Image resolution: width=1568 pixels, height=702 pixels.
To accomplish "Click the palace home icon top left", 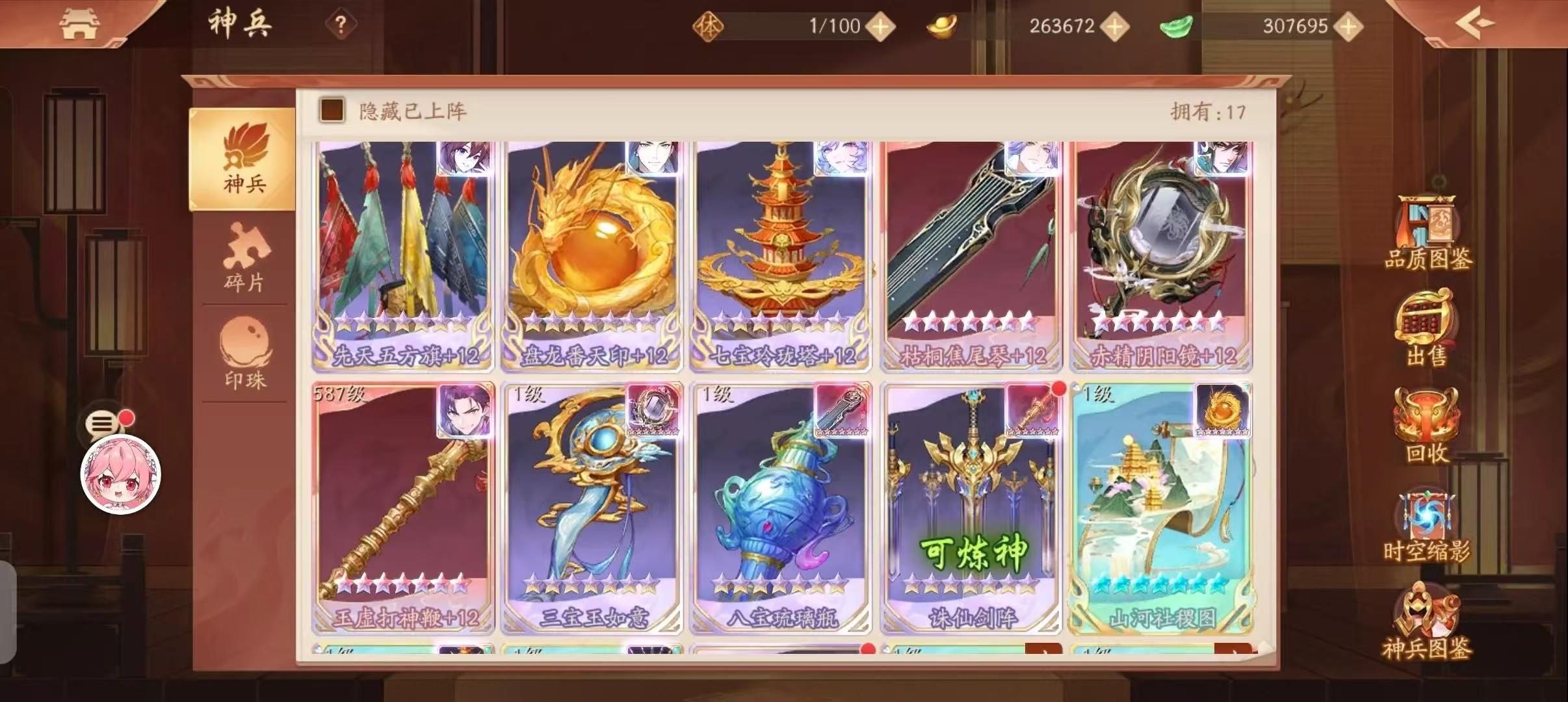I will [x=80, y=23].
